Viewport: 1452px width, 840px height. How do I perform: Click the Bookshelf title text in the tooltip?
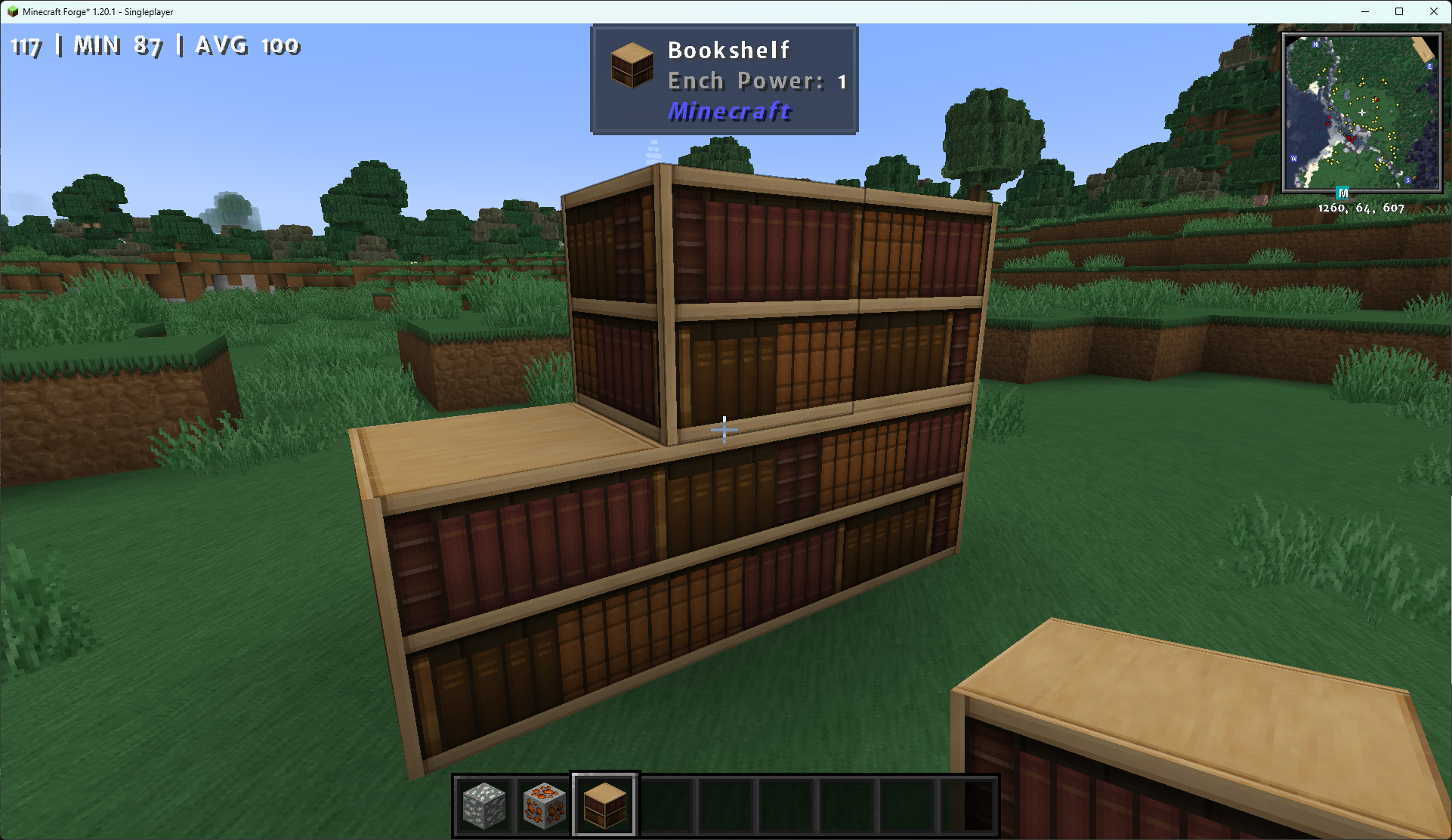coord(728,49)
